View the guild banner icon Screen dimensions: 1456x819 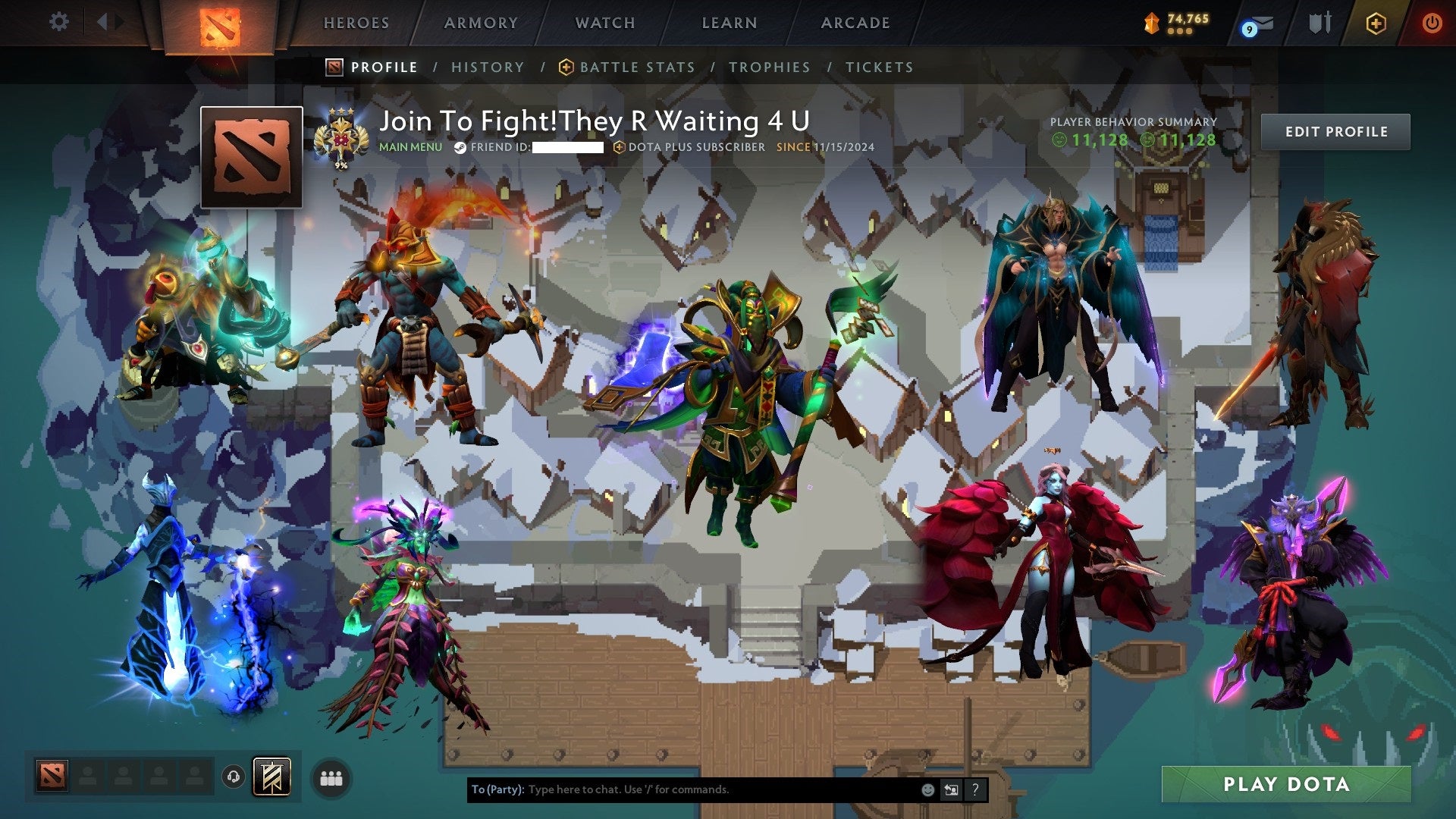(x=271, y=777)
